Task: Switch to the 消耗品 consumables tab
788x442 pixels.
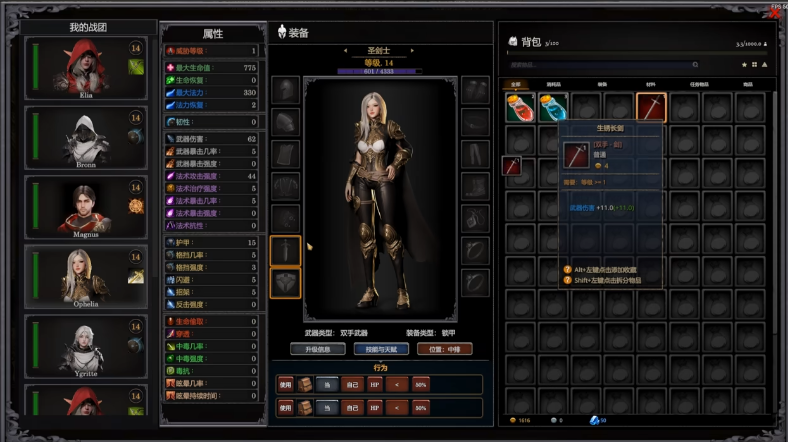Action: tap(553, 84)
